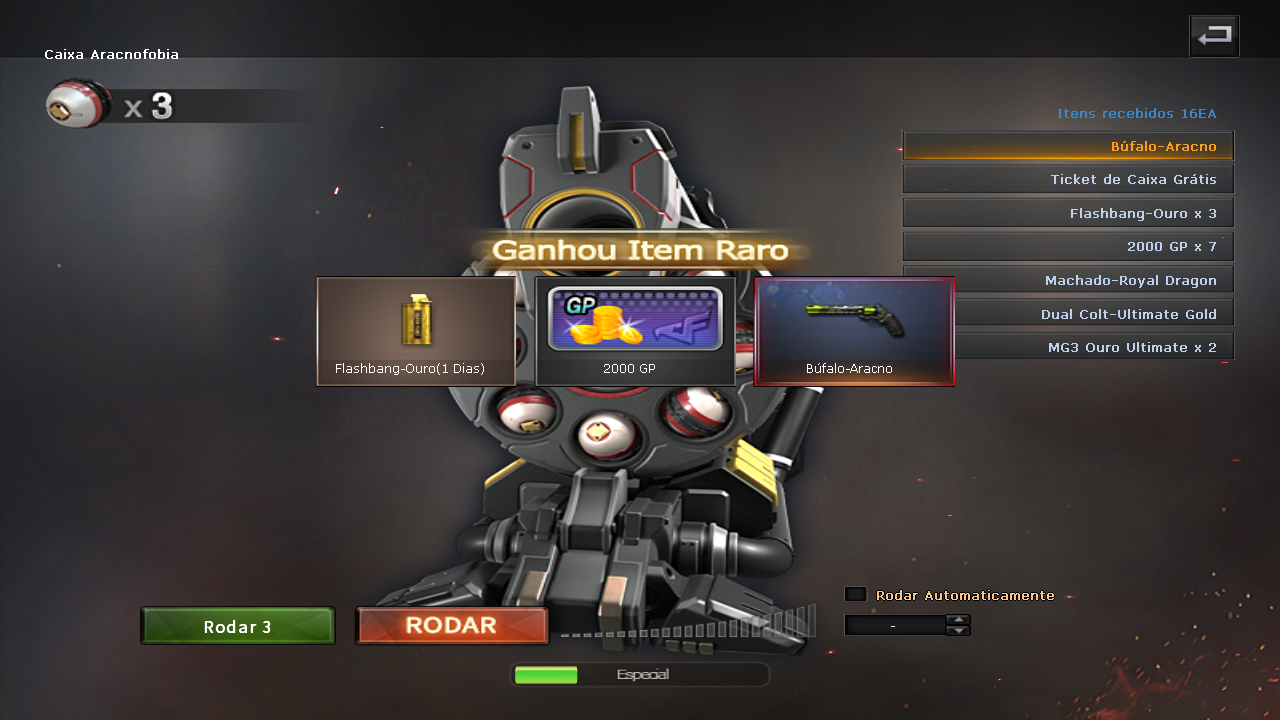Increase the auto-spin count with up arrow
This screenshot has width=1280, height=720.
click(958, 619)
